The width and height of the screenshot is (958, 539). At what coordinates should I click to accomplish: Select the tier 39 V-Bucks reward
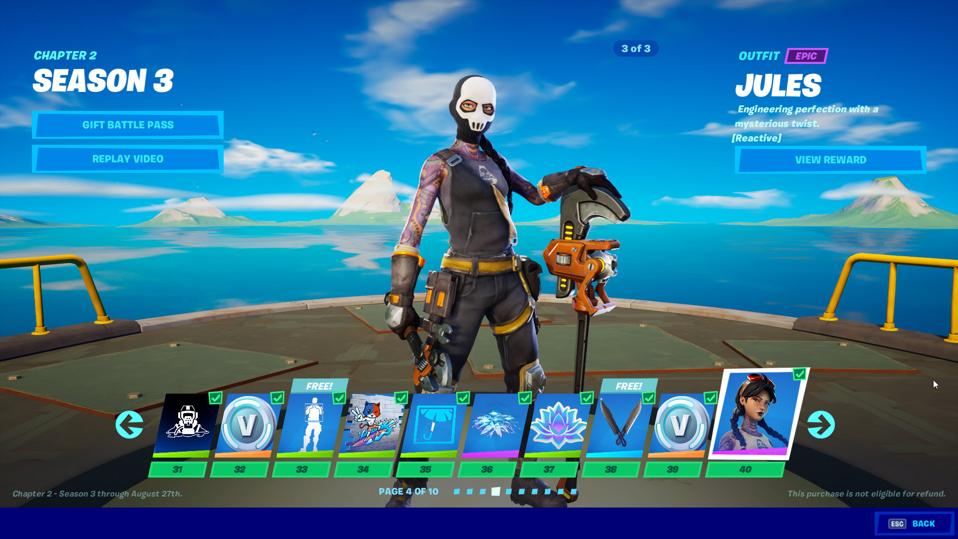[681, 426]
